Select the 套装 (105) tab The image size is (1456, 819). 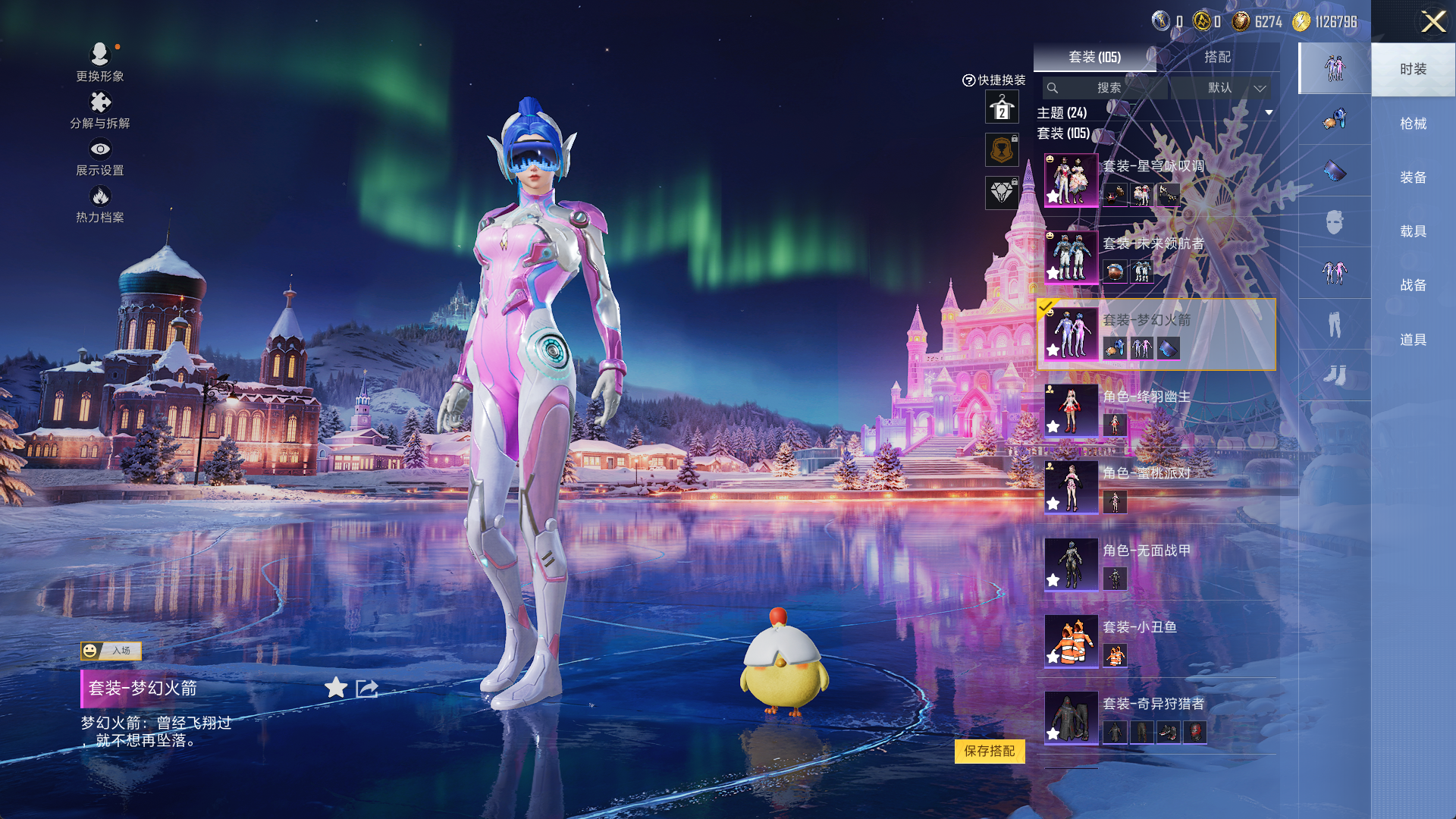1094,57
